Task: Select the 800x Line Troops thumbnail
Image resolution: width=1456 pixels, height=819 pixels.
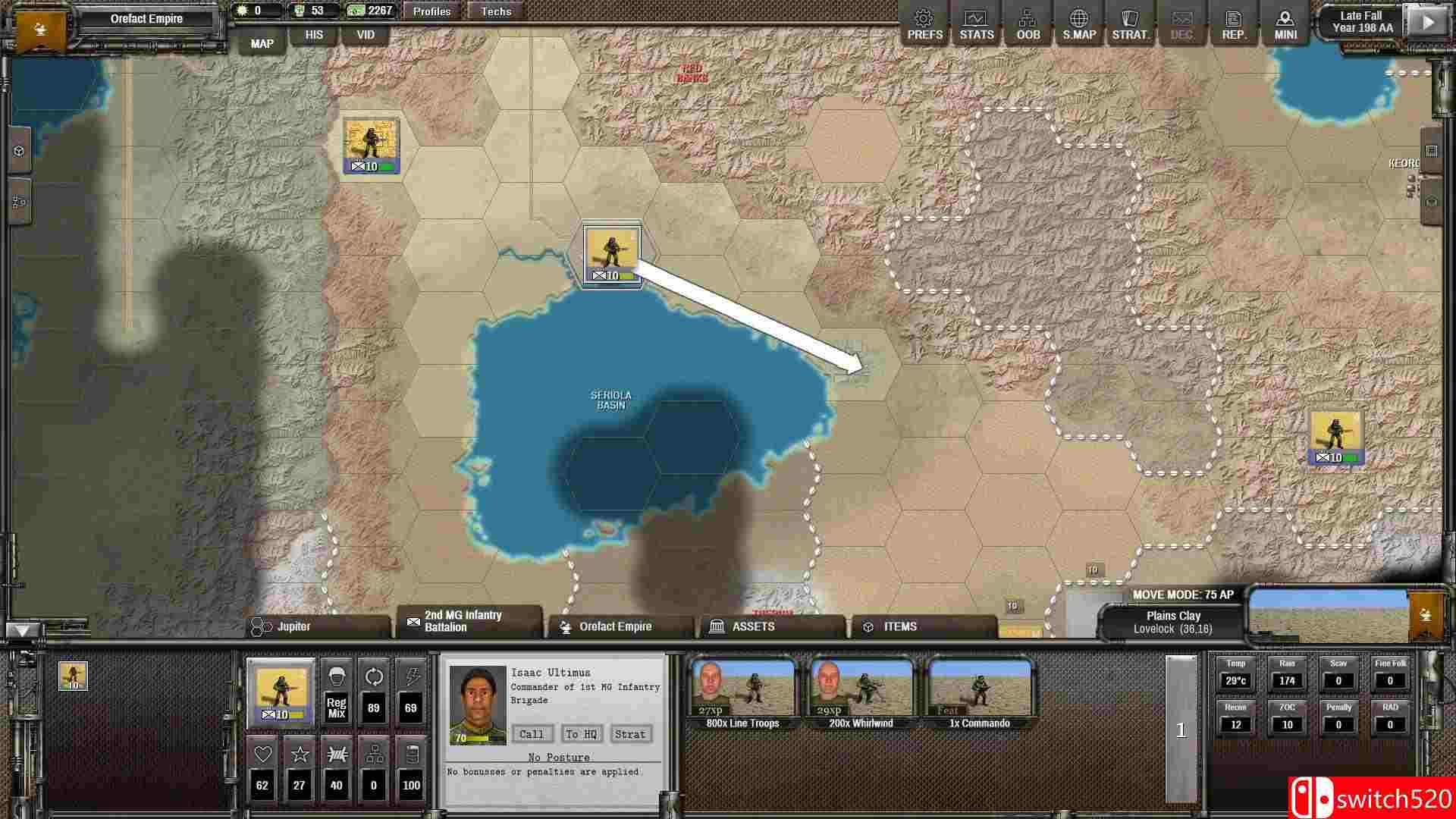Action: (739, 690)
